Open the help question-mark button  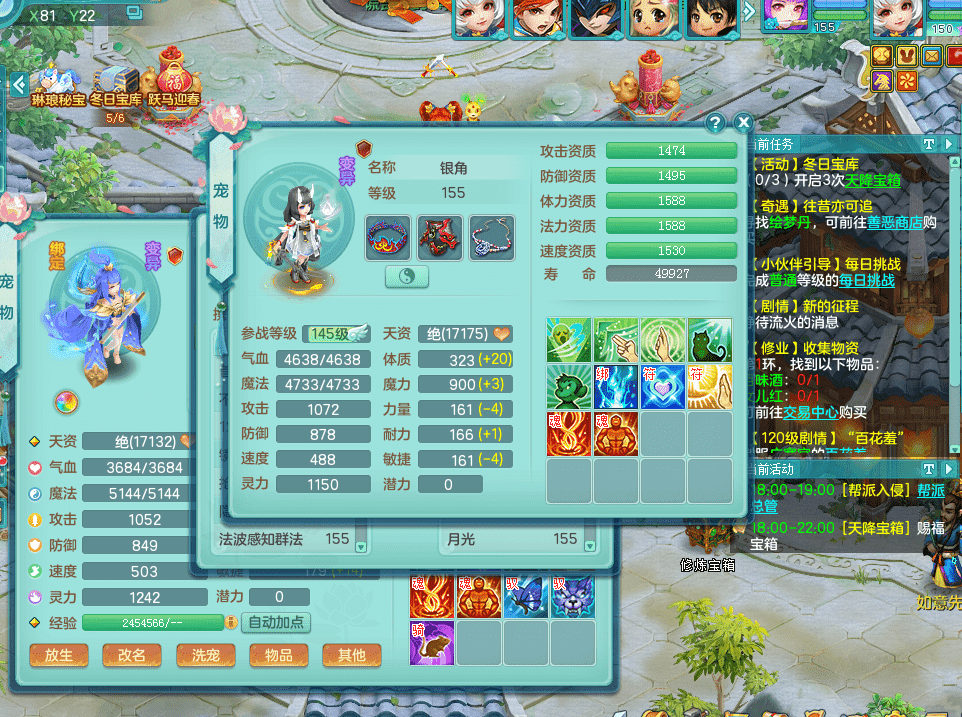(x=715, y=122)
